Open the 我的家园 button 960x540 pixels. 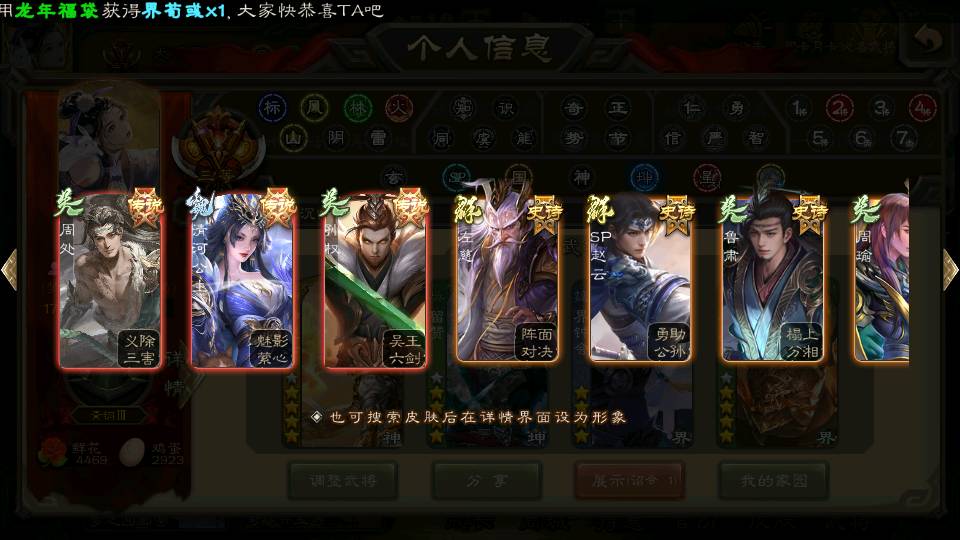[x=773, y=480]
